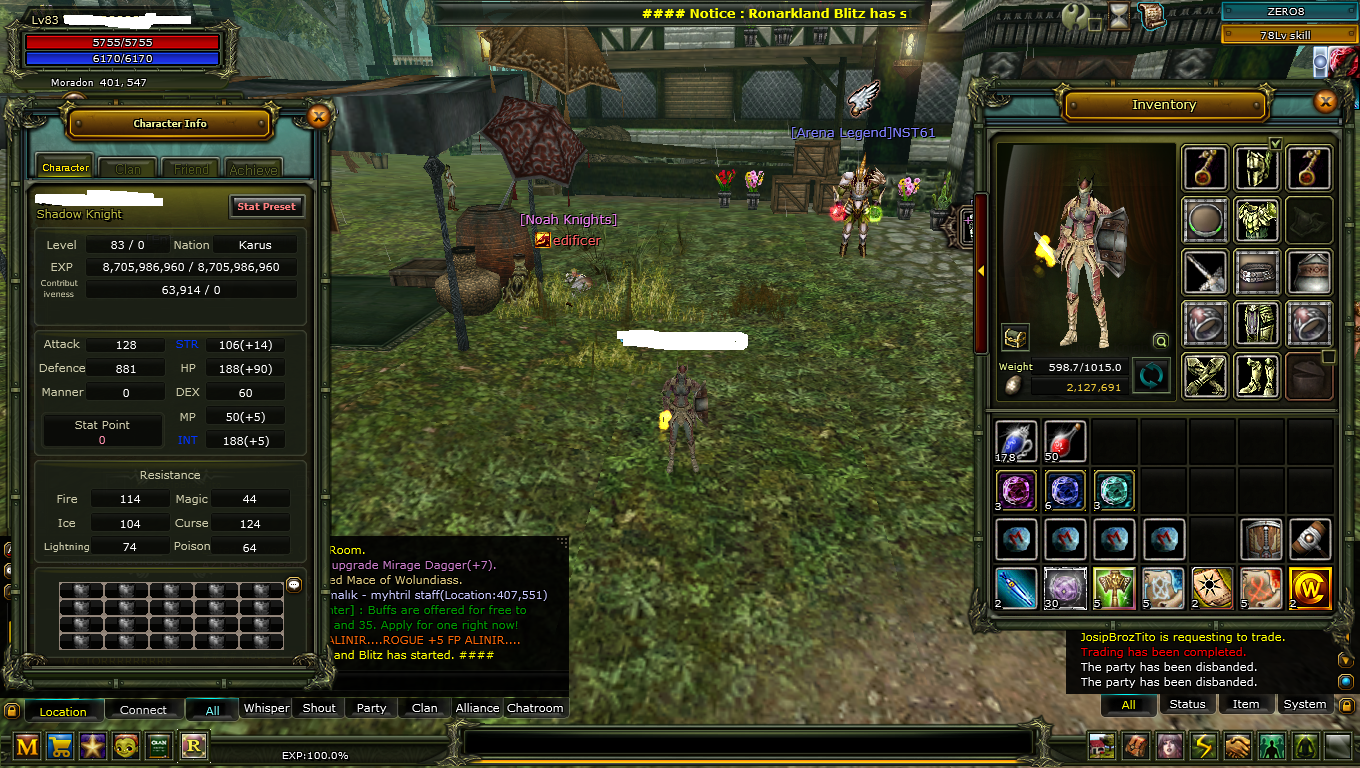Open the Friend tab

[191, 169]
